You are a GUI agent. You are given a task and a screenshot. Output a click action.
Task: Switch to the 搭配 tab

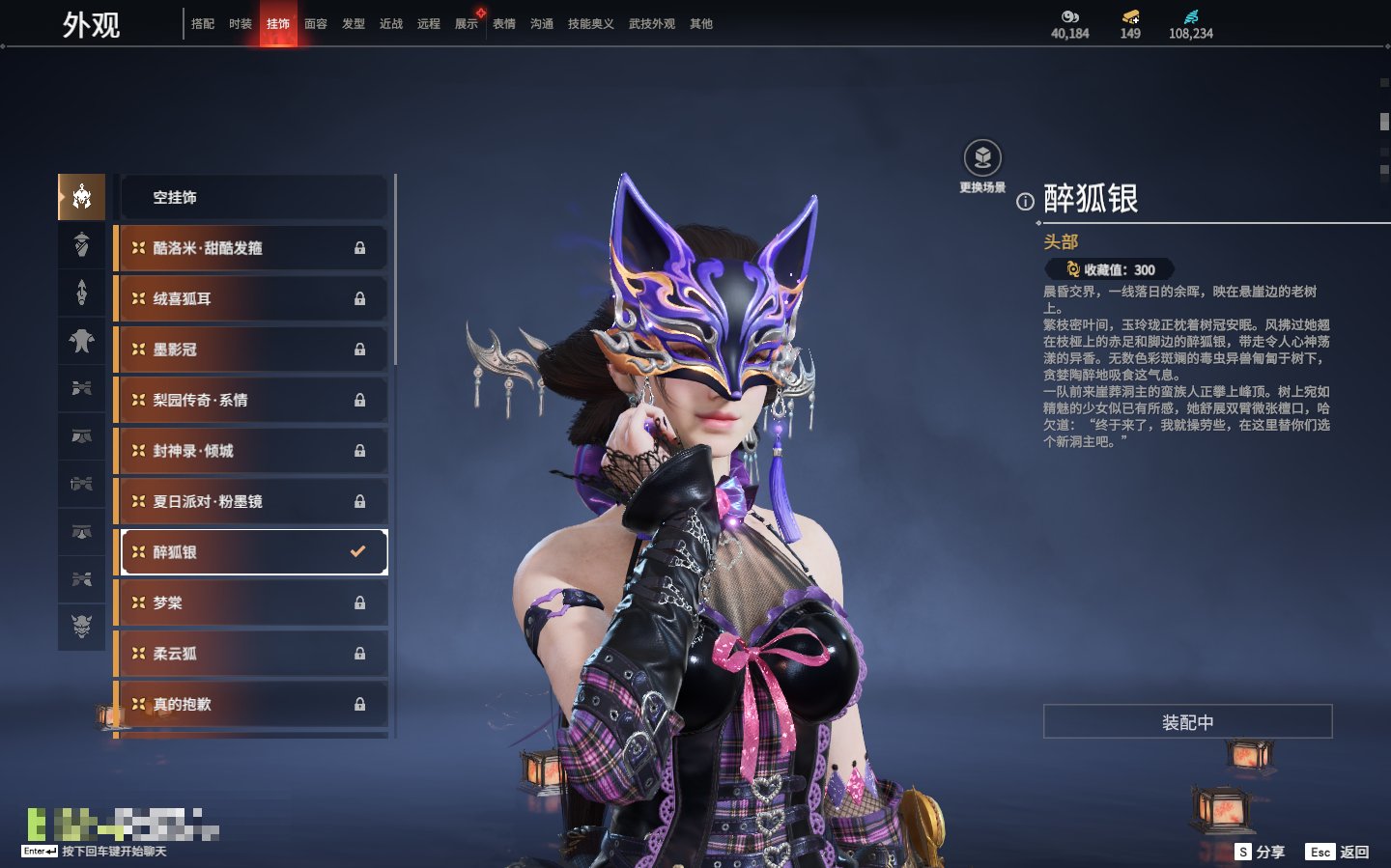pyautogui.click(x=203, y=24)
